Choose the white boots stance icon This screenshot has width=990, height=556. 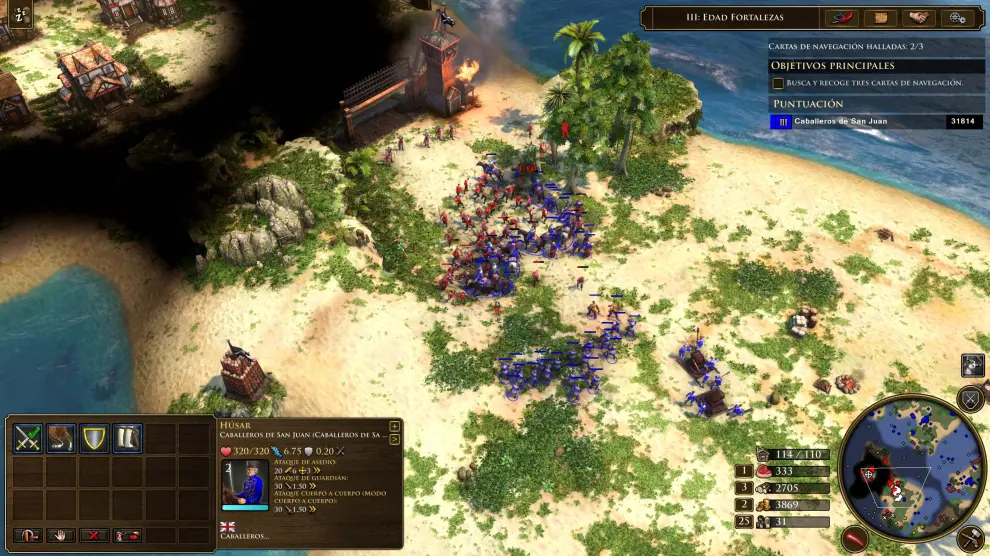(x=128, y=438)
